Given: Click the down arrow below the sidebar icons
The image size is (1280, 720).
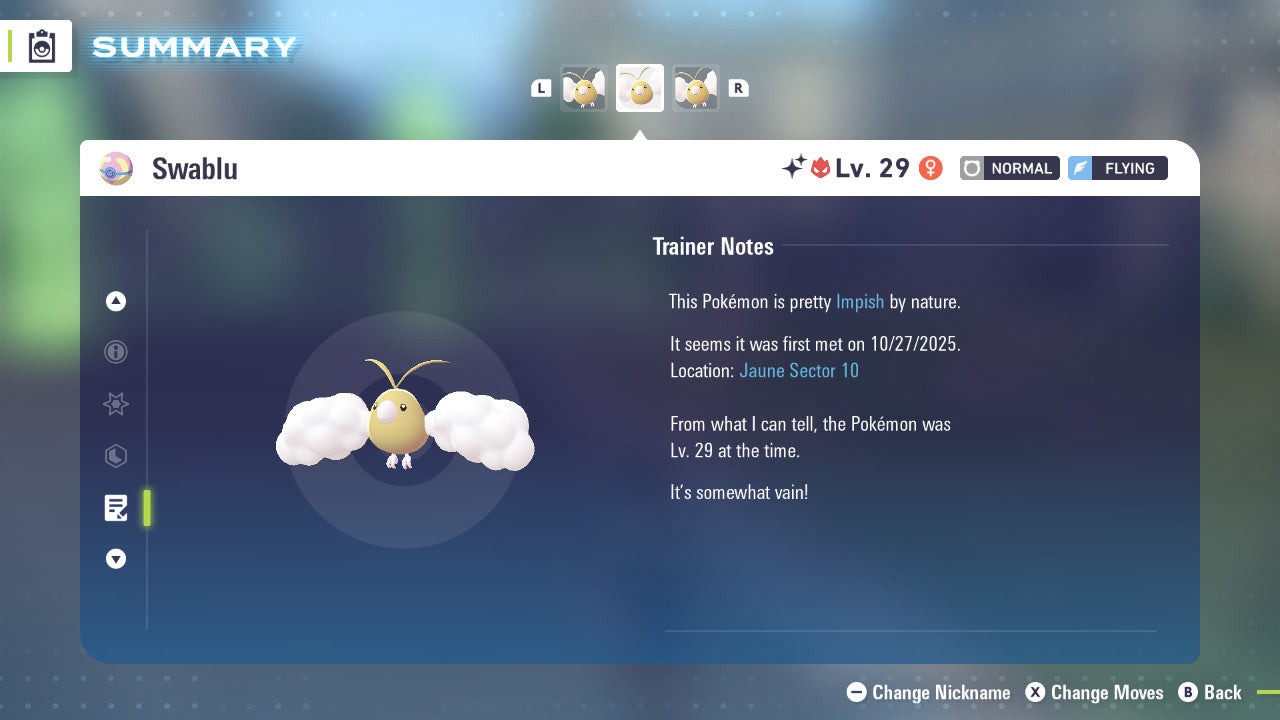Looking at the screenshot, I should (116, 559).
